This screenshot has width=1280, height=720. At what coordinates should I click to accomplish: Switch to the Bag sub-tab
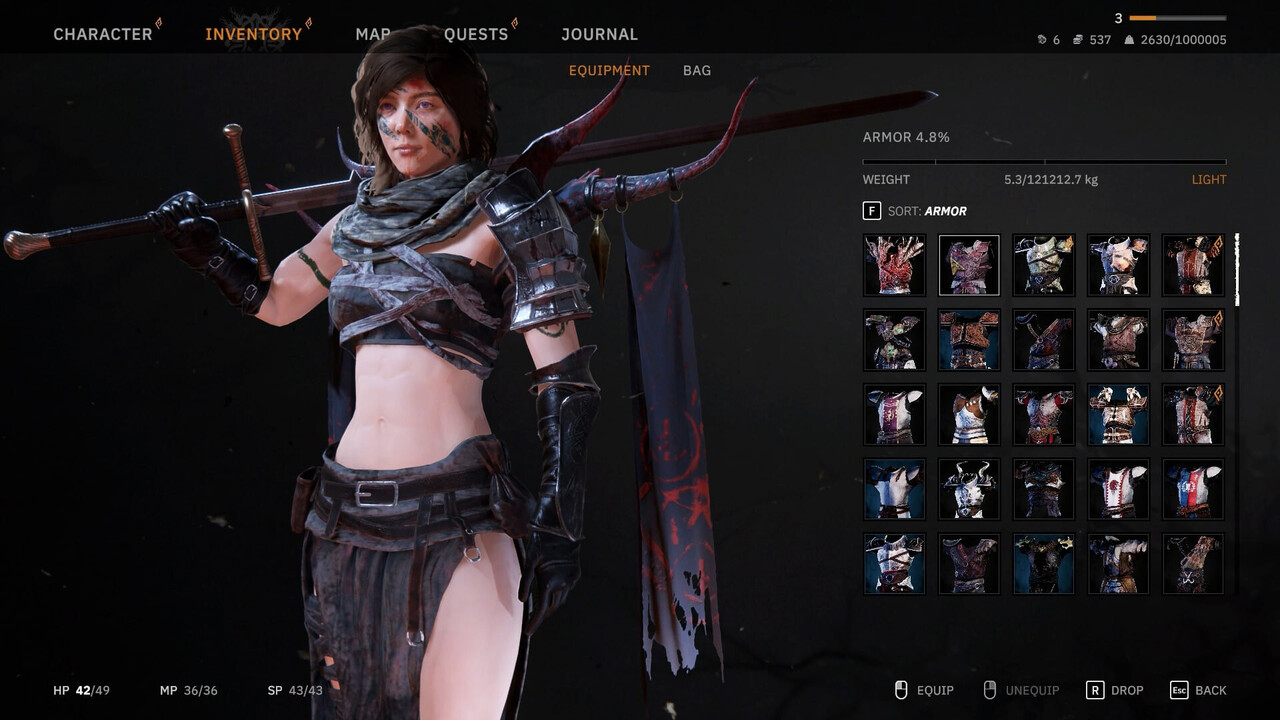[697, 70]
